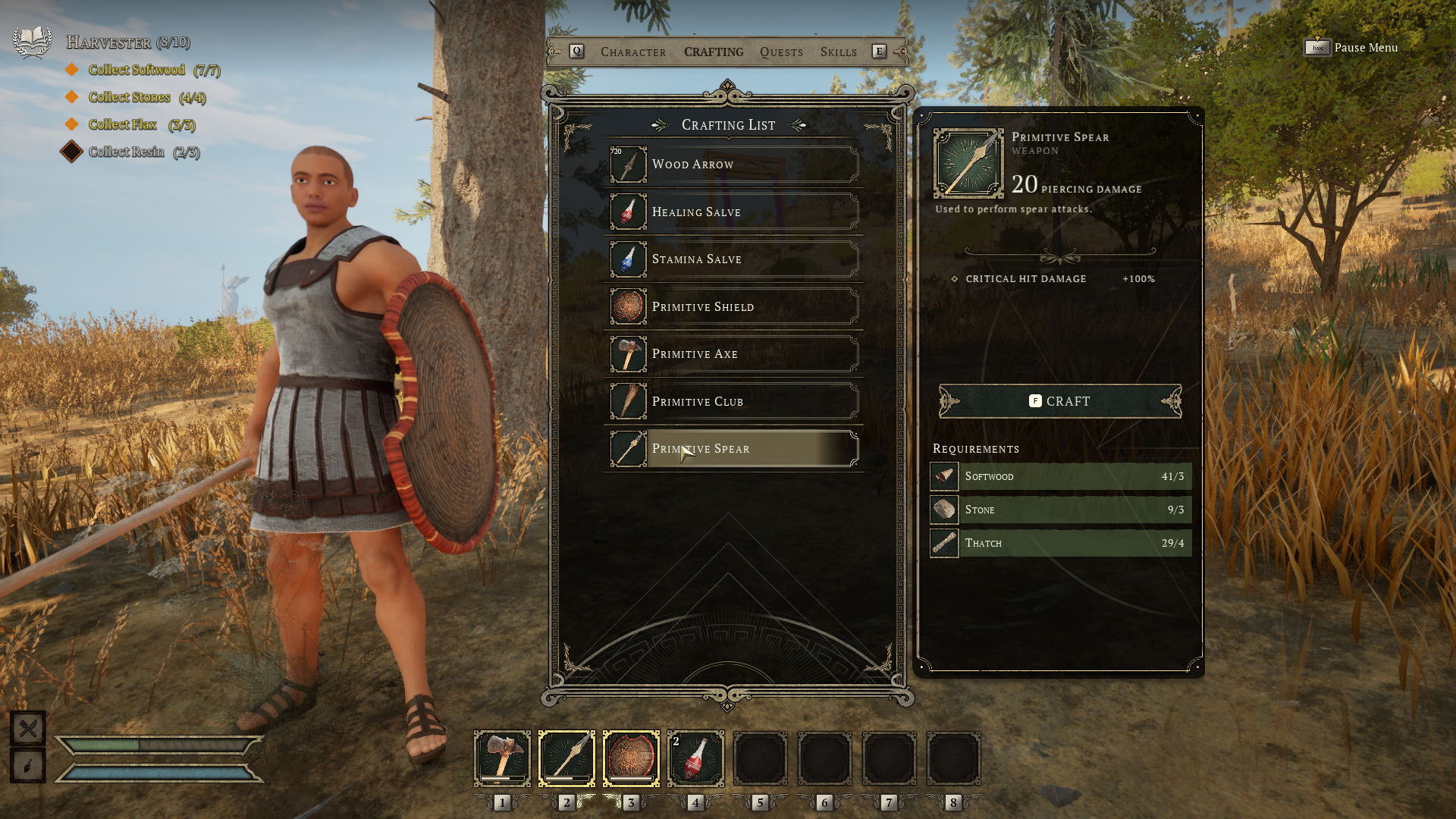Click the Thatch requirement row
This screenshot has width=1456, height=819.
[x=1060, y=543]
